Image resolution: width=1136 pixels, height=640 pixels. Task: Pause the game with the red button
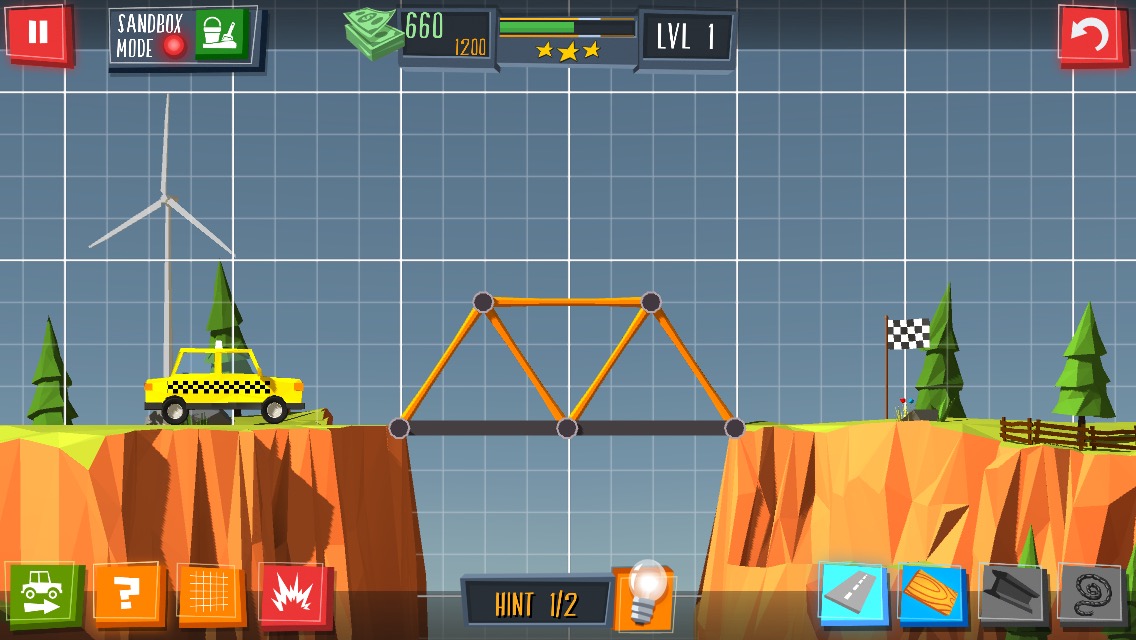(38, 33)
